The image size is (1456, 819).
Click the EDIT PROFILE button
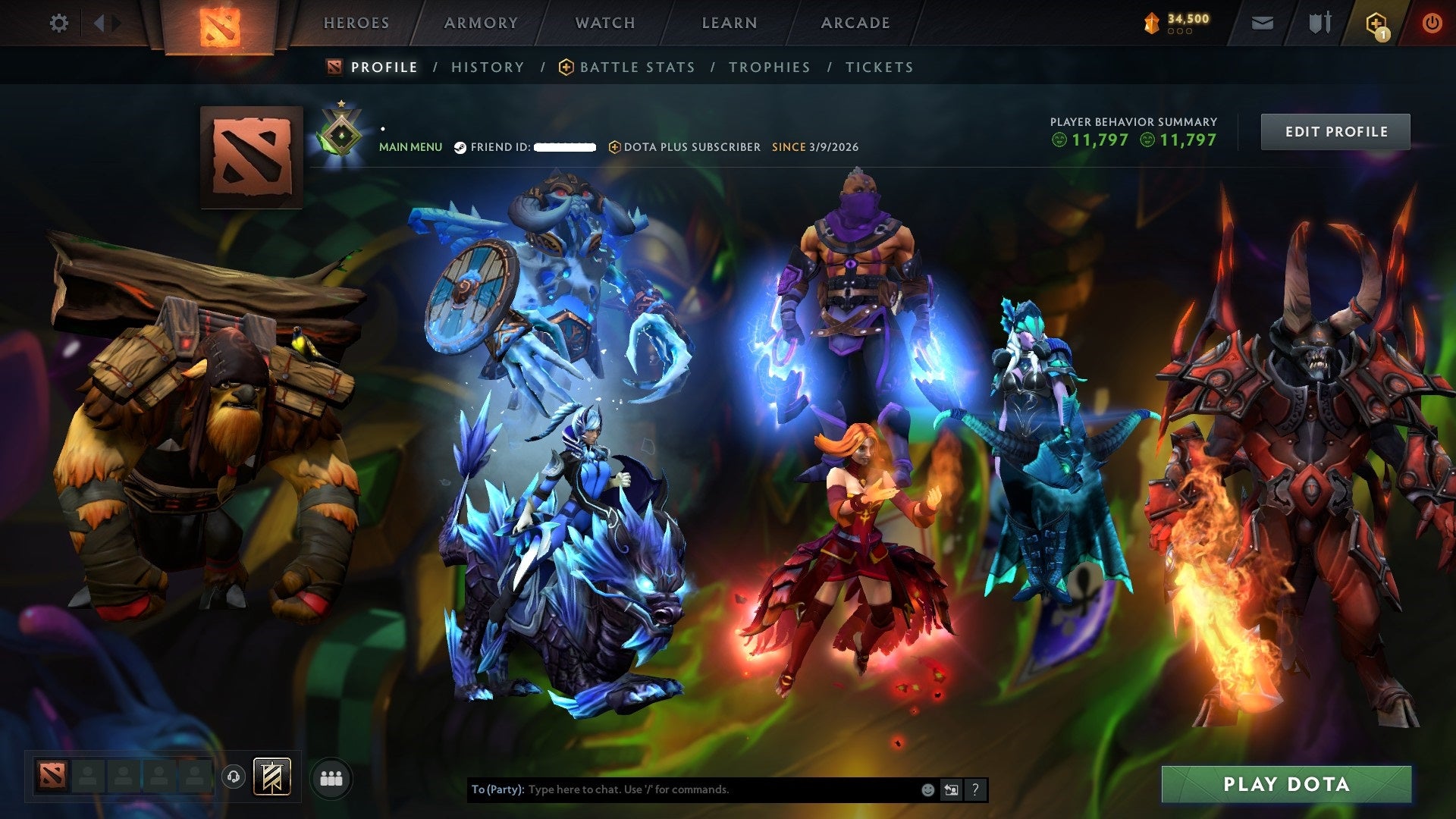[x=1335, y=131]
